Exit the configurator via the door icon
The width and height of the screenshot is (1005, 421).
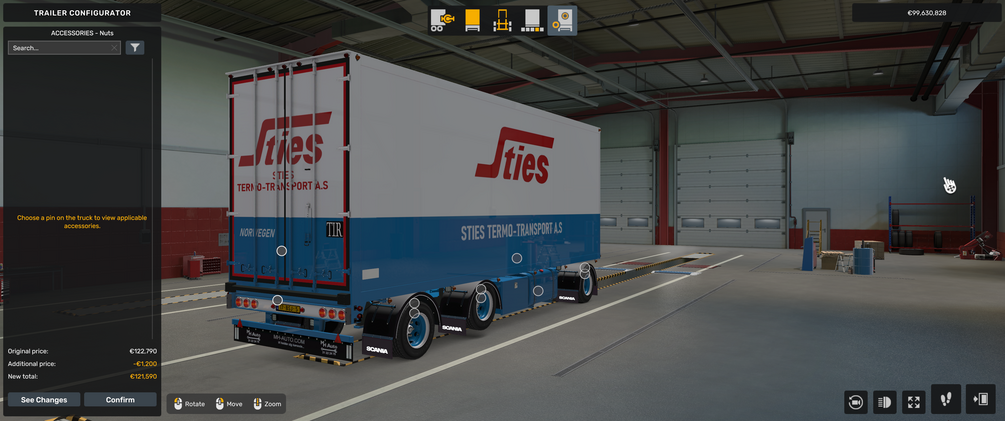[x=980, y=399]
